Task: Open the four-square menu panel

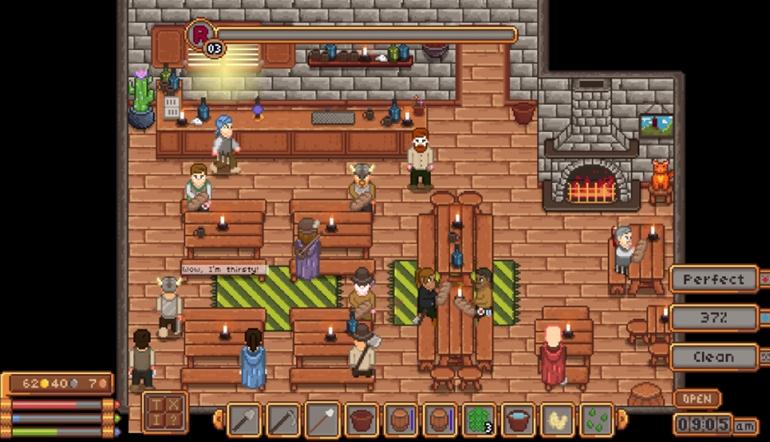Action: [164, 412]
